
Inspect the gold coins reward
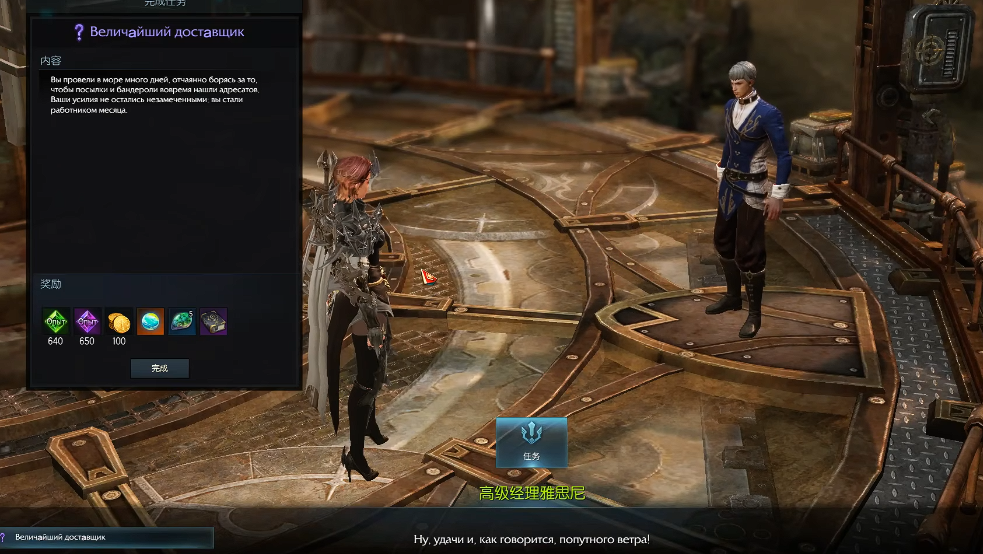[x=119, y=322]
